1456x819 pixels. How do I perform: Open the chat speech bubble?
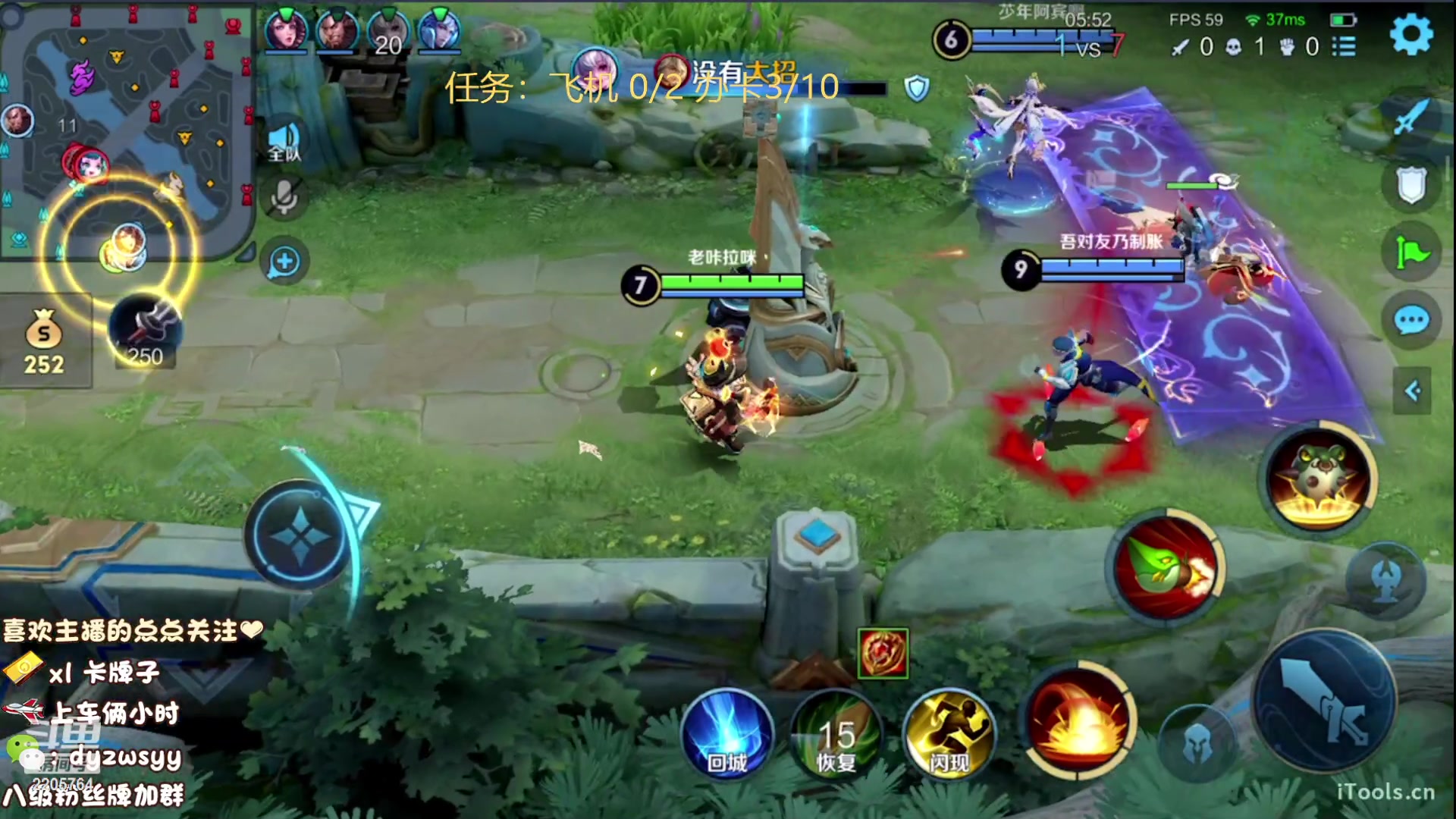tap(1411, 320)
